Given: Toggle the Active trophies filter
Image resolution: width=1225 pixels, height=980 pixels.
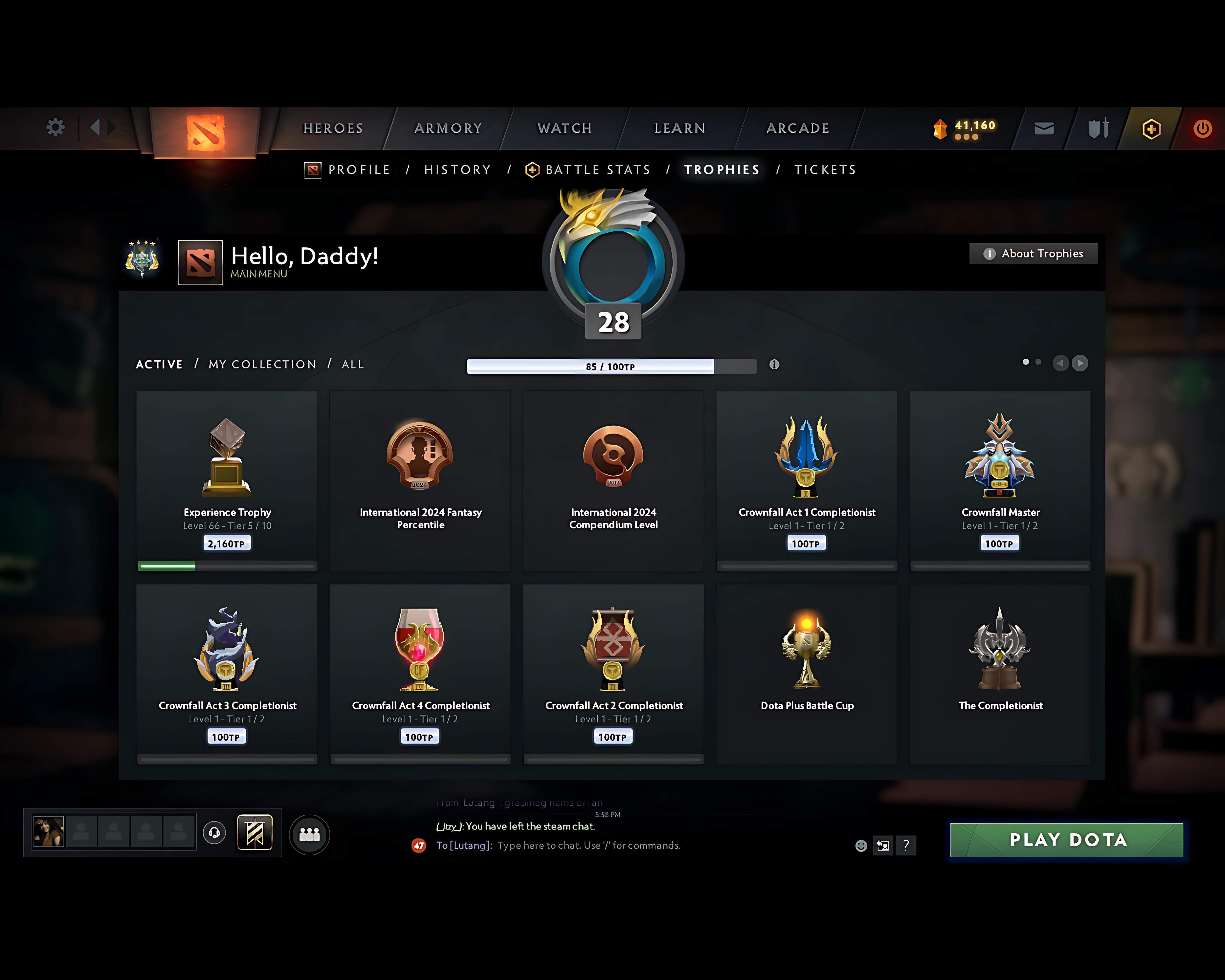Looking at the screenshot, I should (x=159, y=364).
